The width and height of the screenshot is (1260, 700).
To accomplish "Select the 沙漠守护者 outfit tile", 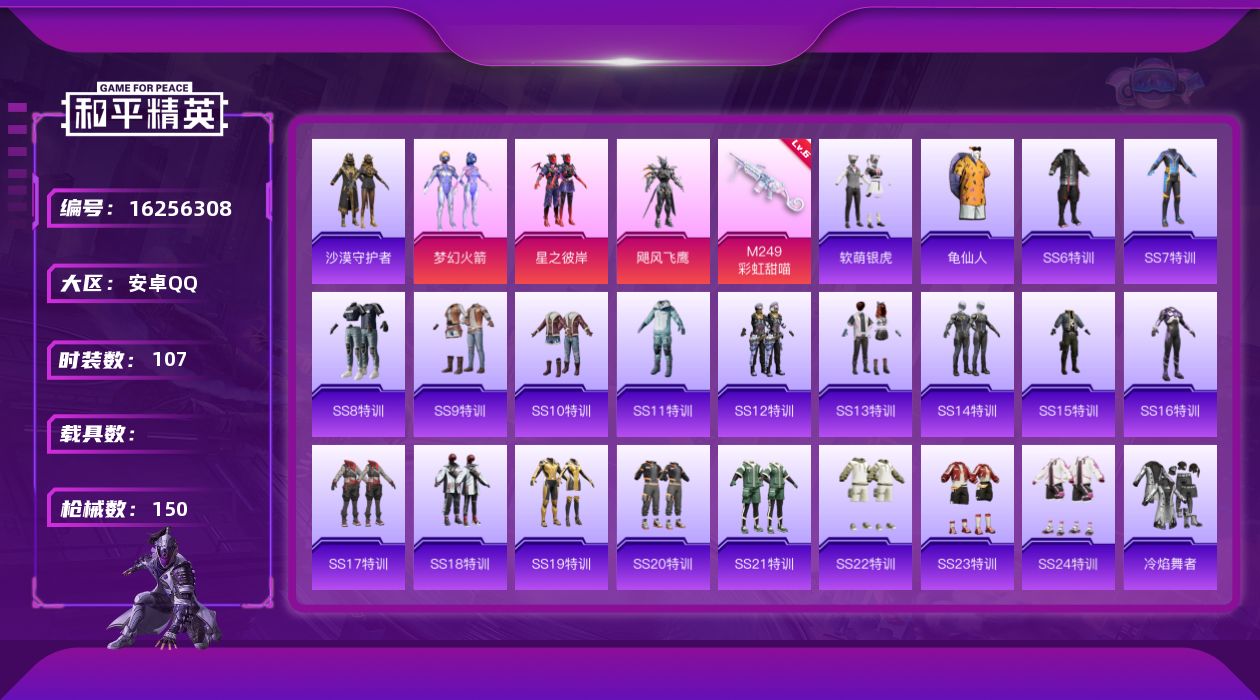I will click(358, 211).
